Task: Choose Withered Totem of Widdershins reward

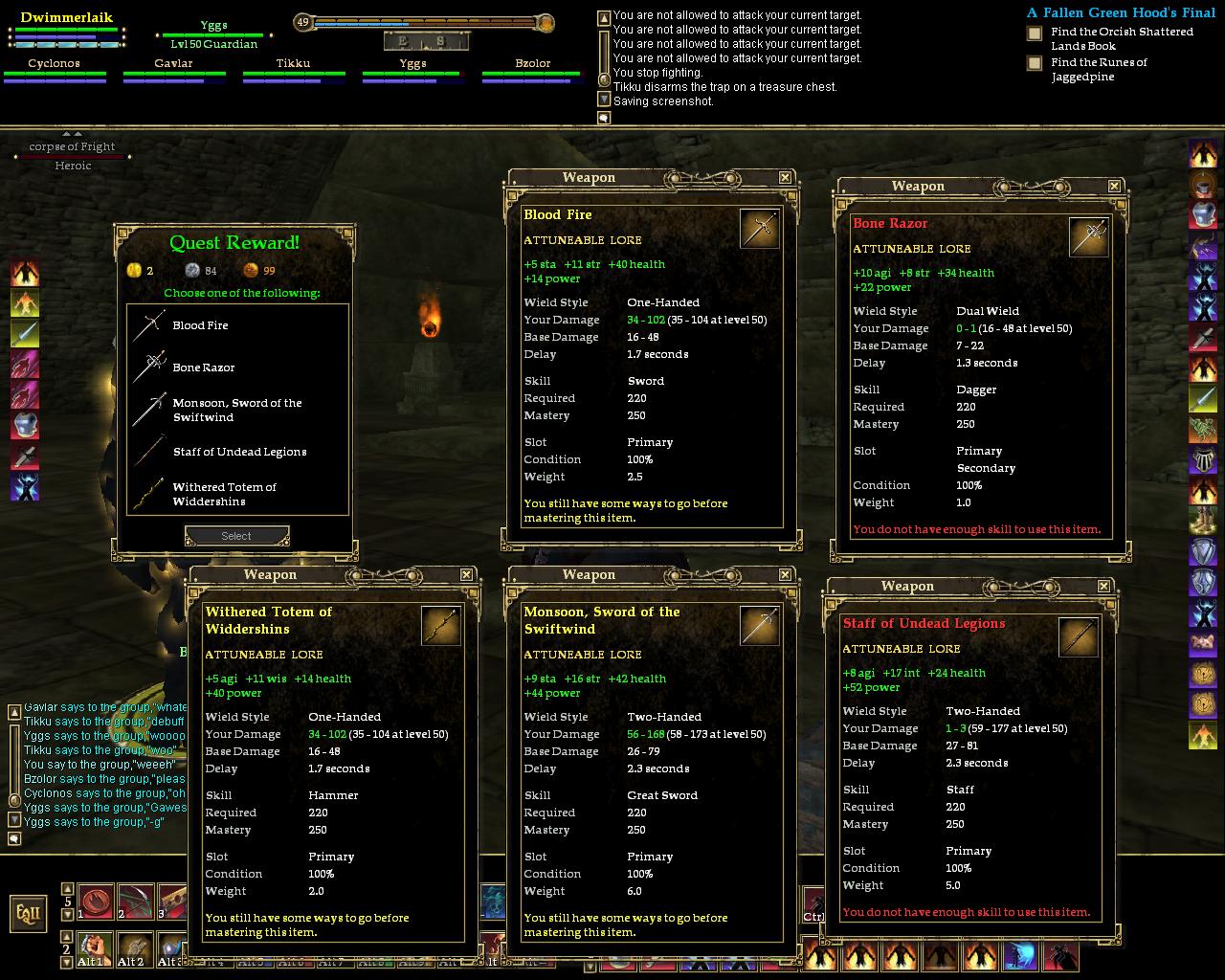Action: (x=224, y=494)
